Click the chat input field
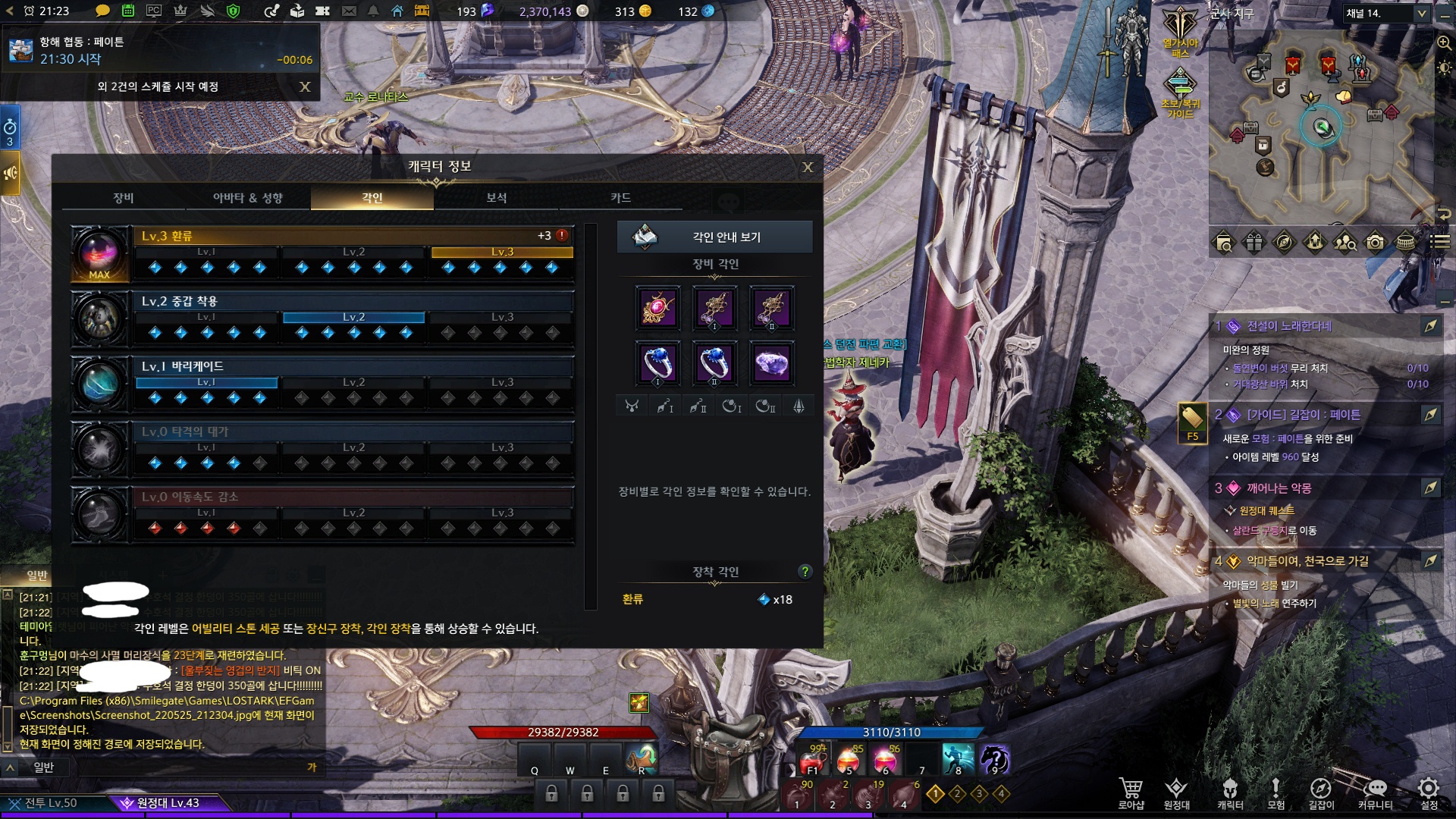Viewport: 1456px width, 819px height. pos(174,767)
